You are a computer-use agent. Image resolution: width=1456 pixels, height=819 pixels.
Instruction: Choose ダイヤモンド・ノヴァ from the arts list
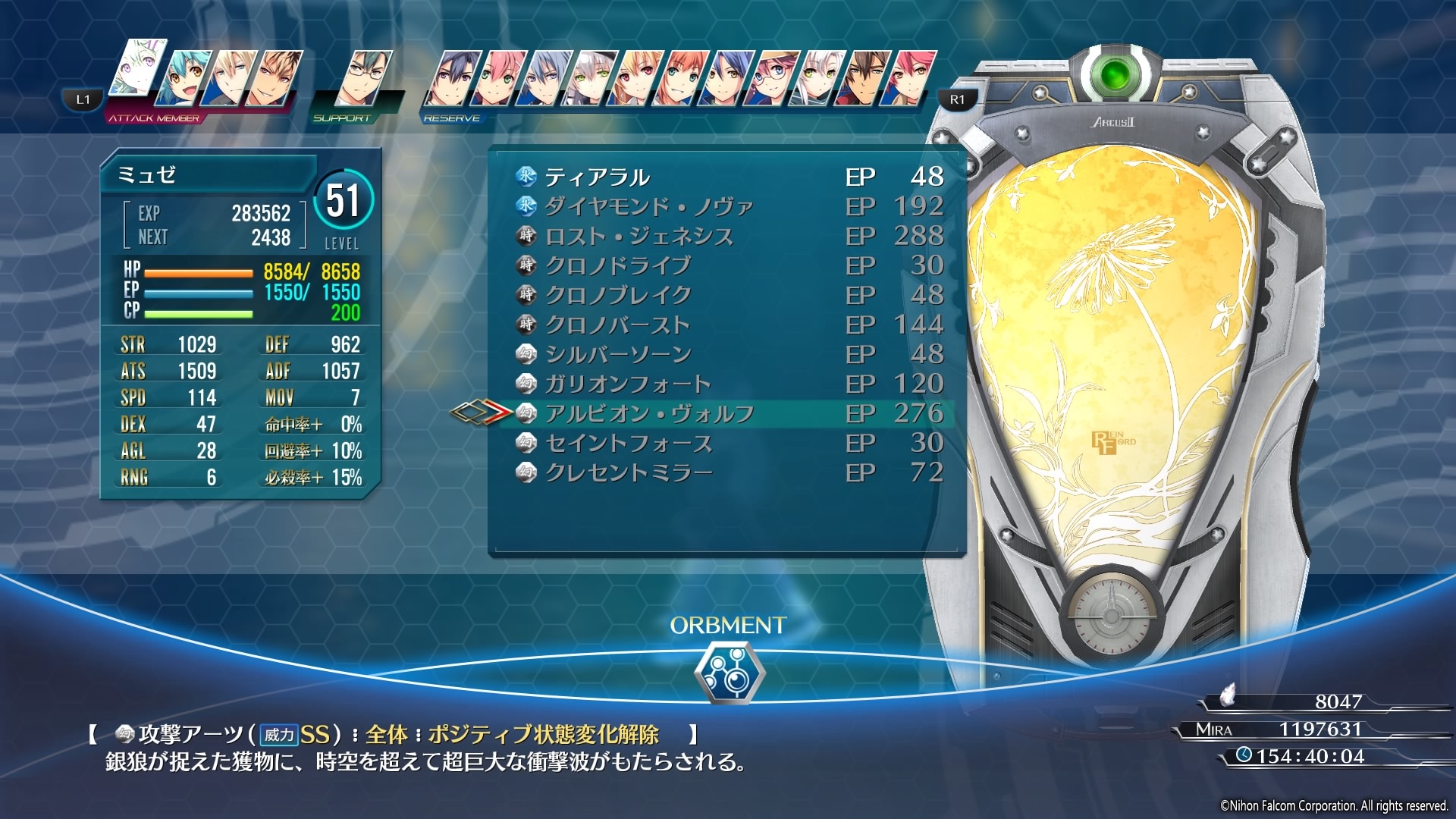pyautogui.click(x=648, y=207)
